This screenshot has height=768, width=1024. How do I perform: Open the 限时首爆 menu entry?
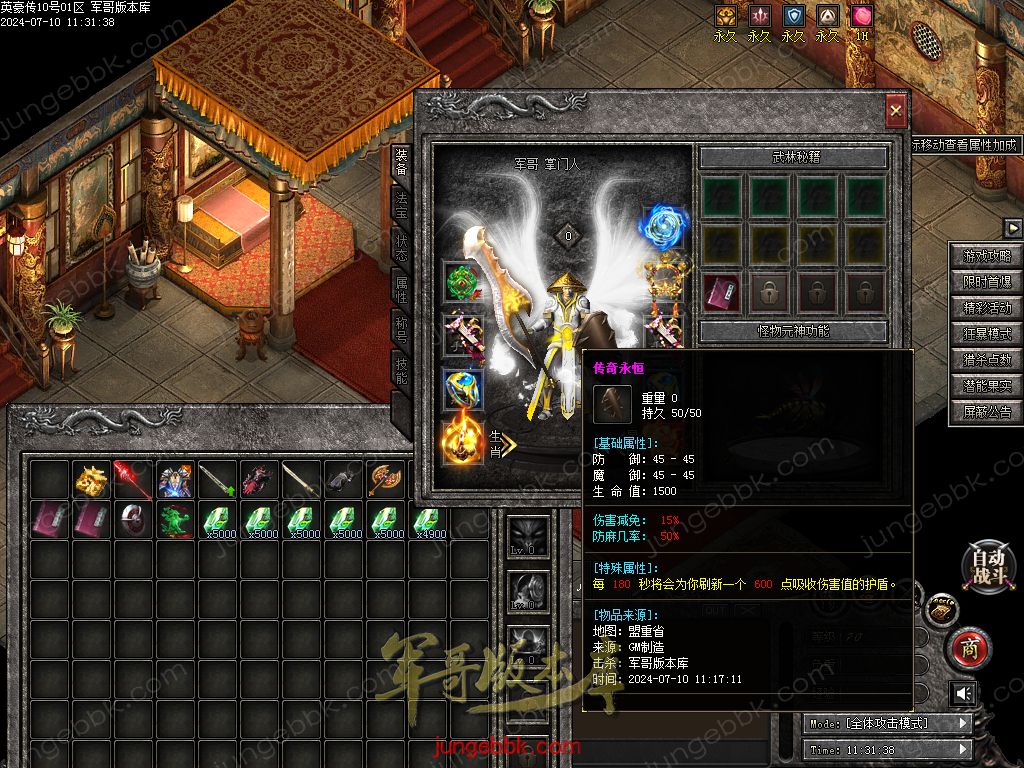point(987,283)
